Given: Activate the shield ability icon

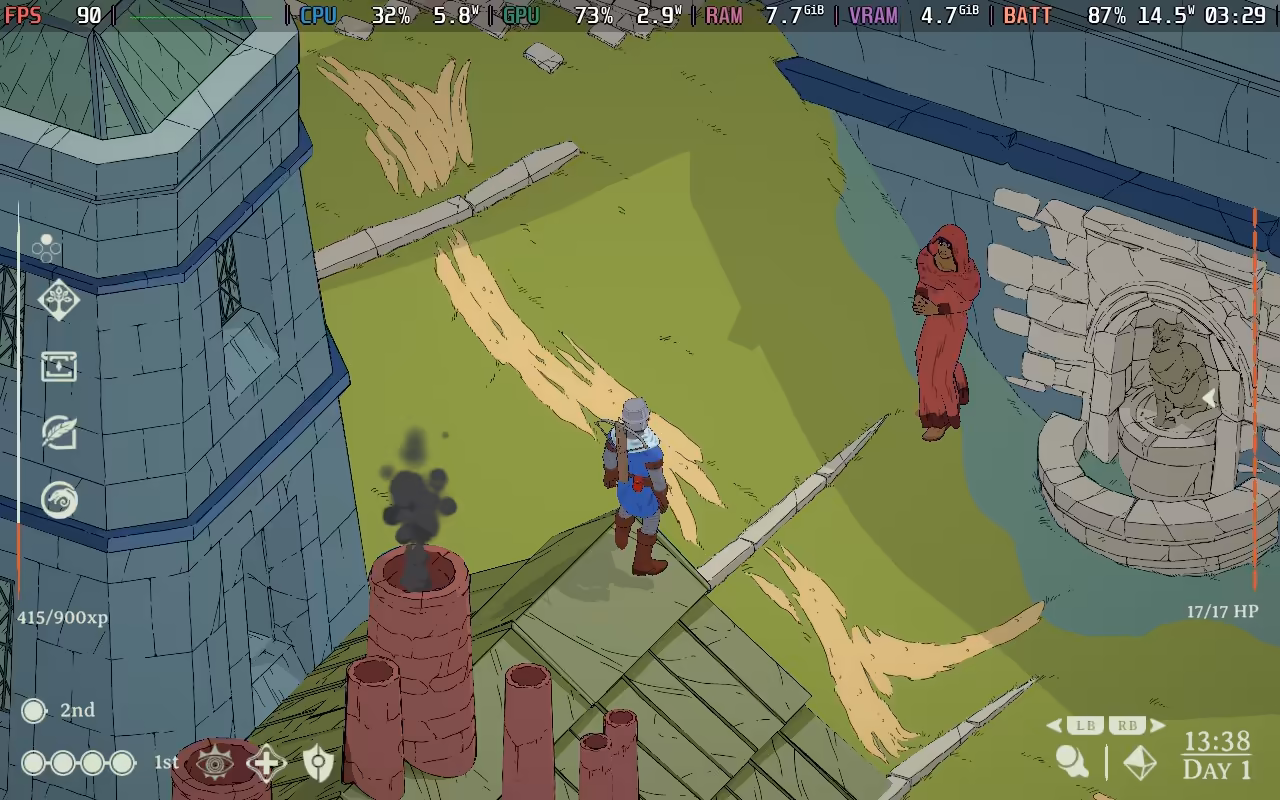Looking at the screenshot, I should pos(318,763).
